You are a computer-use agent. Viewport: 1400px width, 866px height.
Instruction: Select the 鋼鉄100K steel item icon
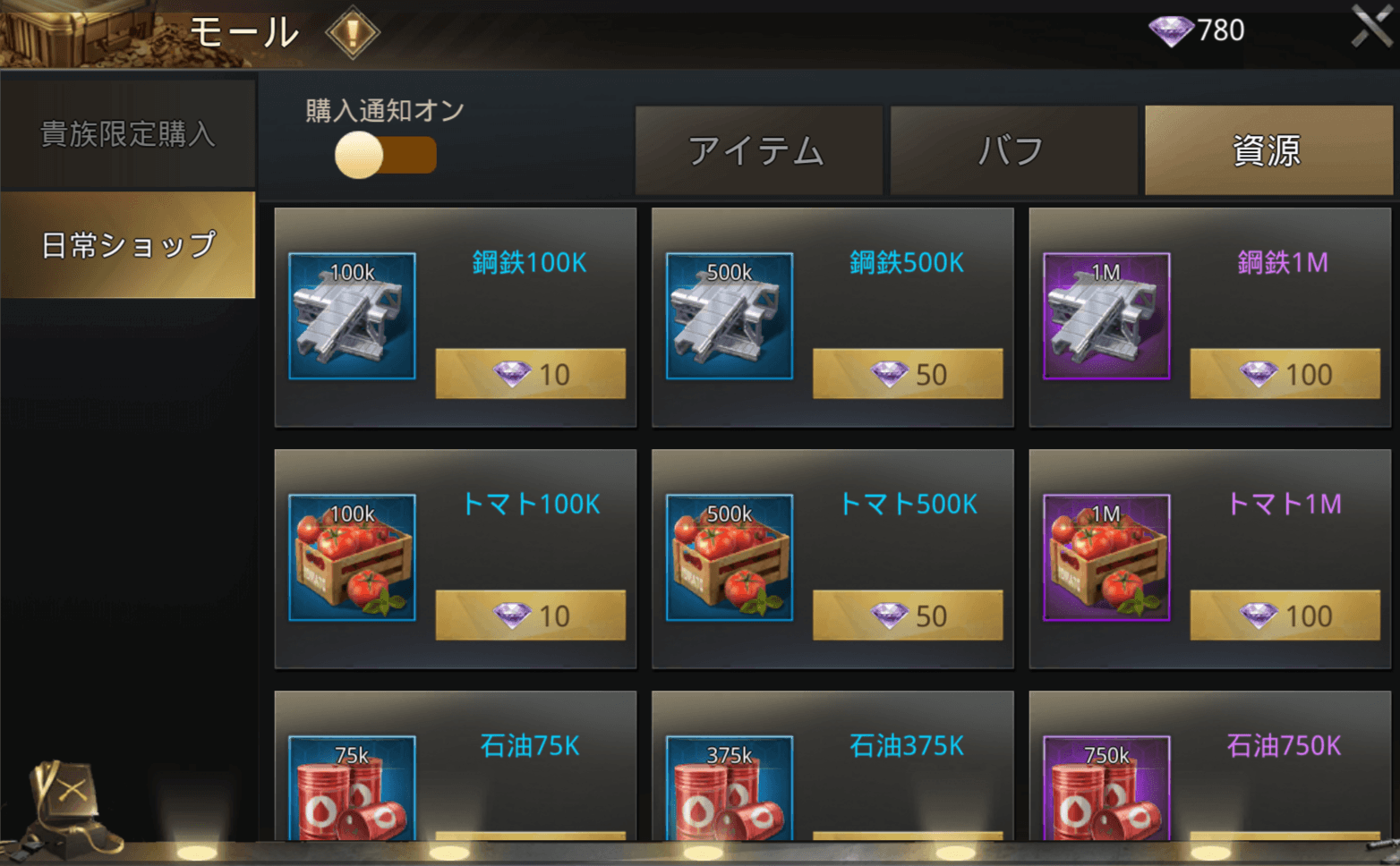pyautogui.click(x=352, y=316)
